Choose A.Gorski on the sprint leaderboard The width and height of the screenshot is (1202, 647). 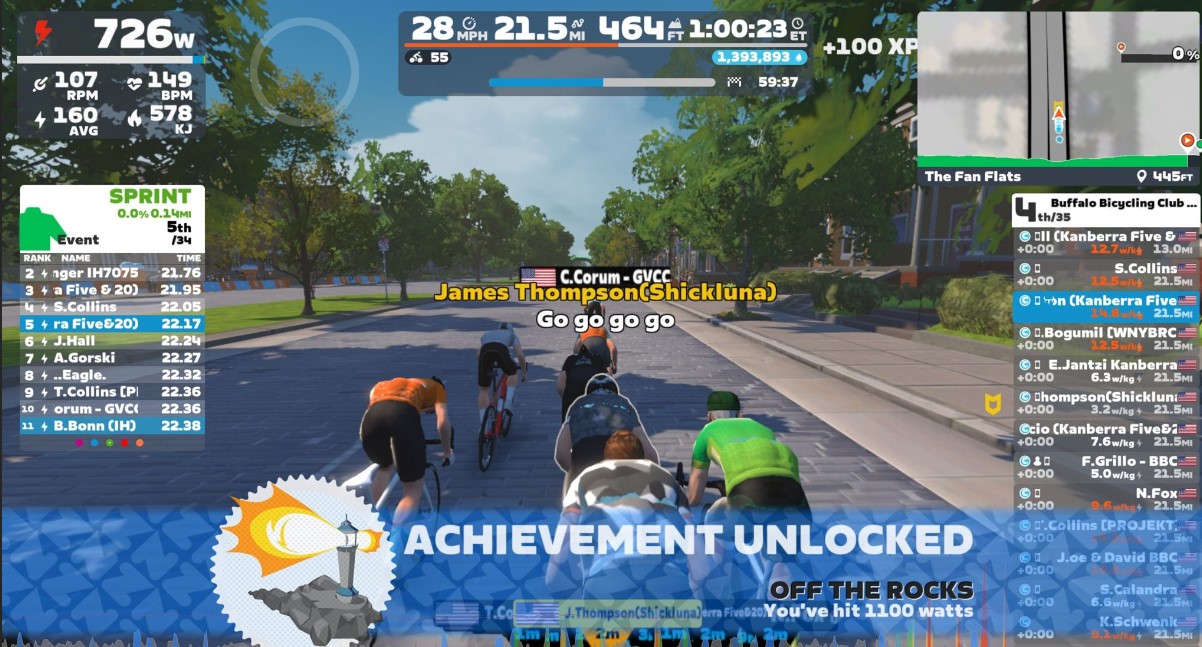(x=112, y=358)
